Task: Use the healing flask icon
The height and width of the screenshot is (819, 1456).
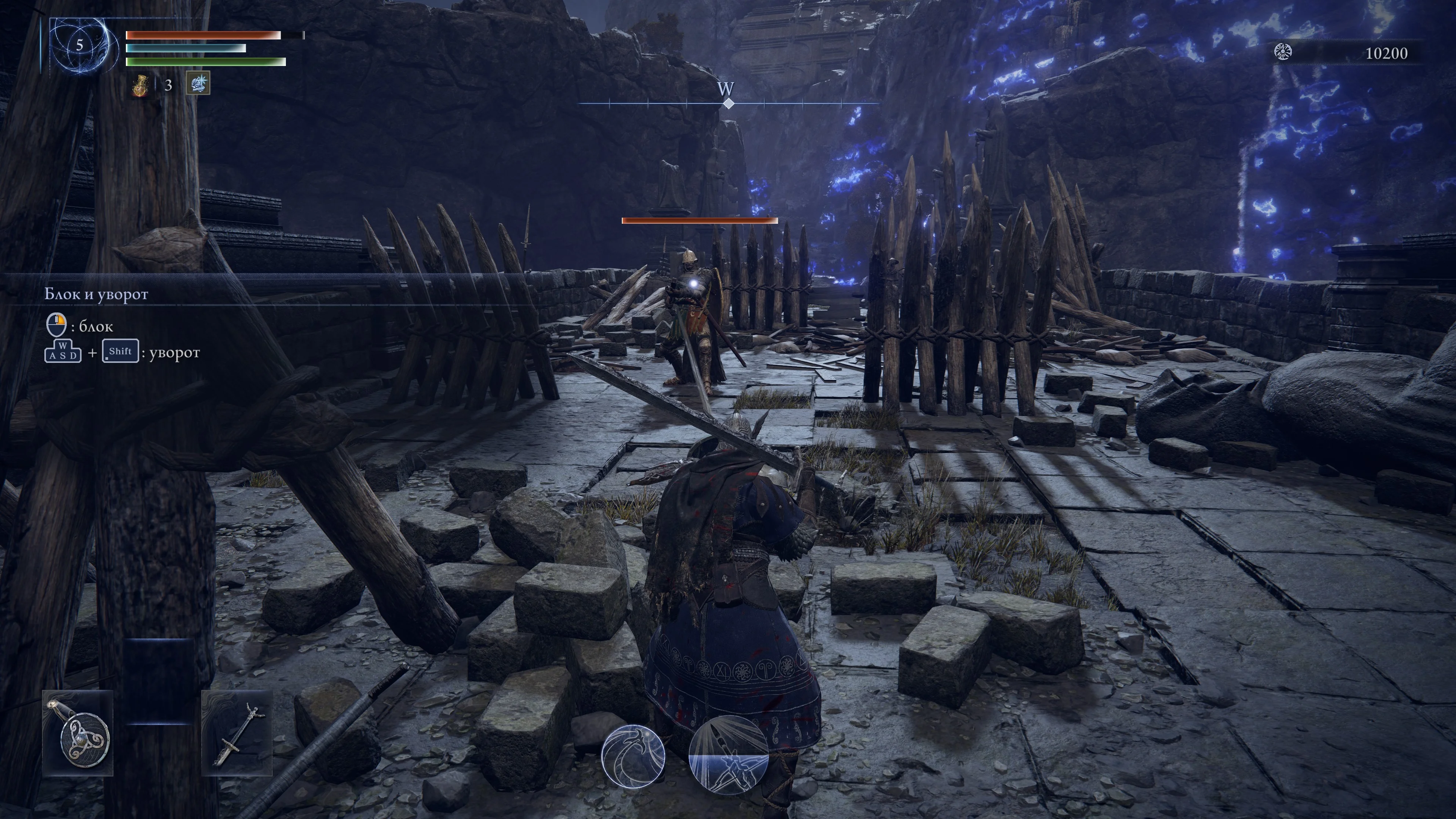Action: coord(140,85)
